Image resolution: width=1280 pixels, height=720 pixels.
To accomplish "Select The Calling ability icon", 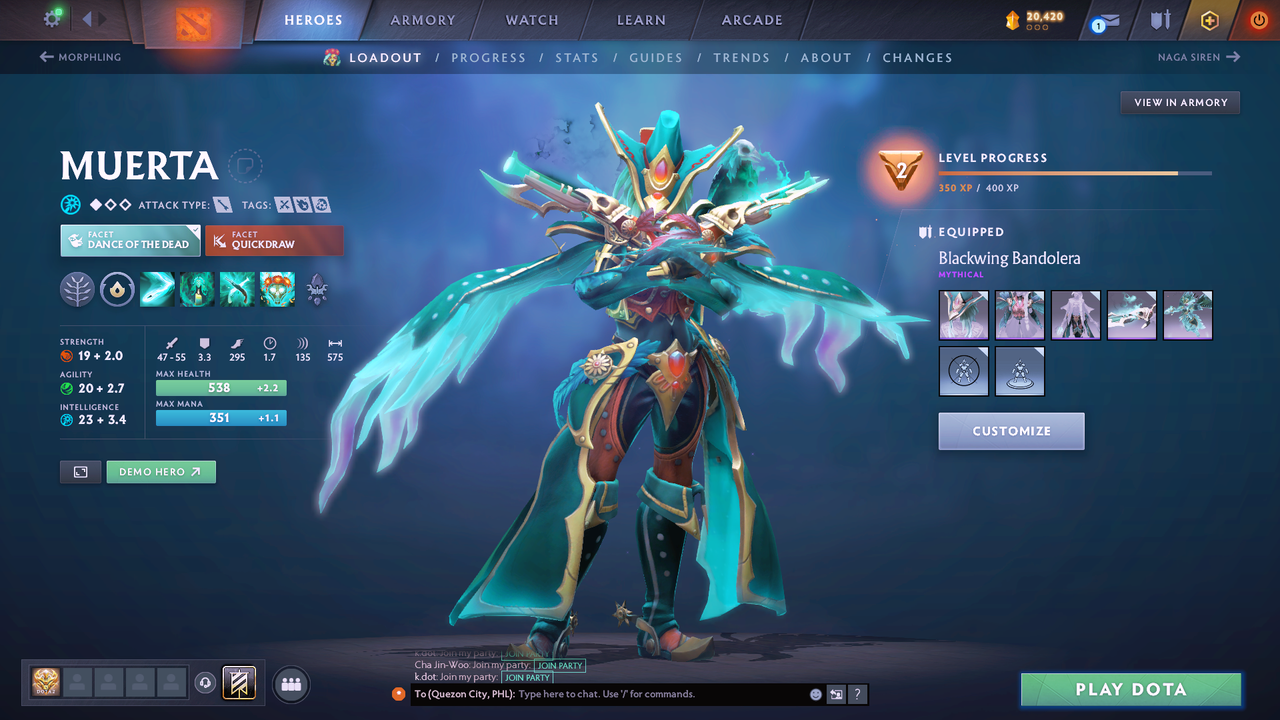I will point(196,289).
